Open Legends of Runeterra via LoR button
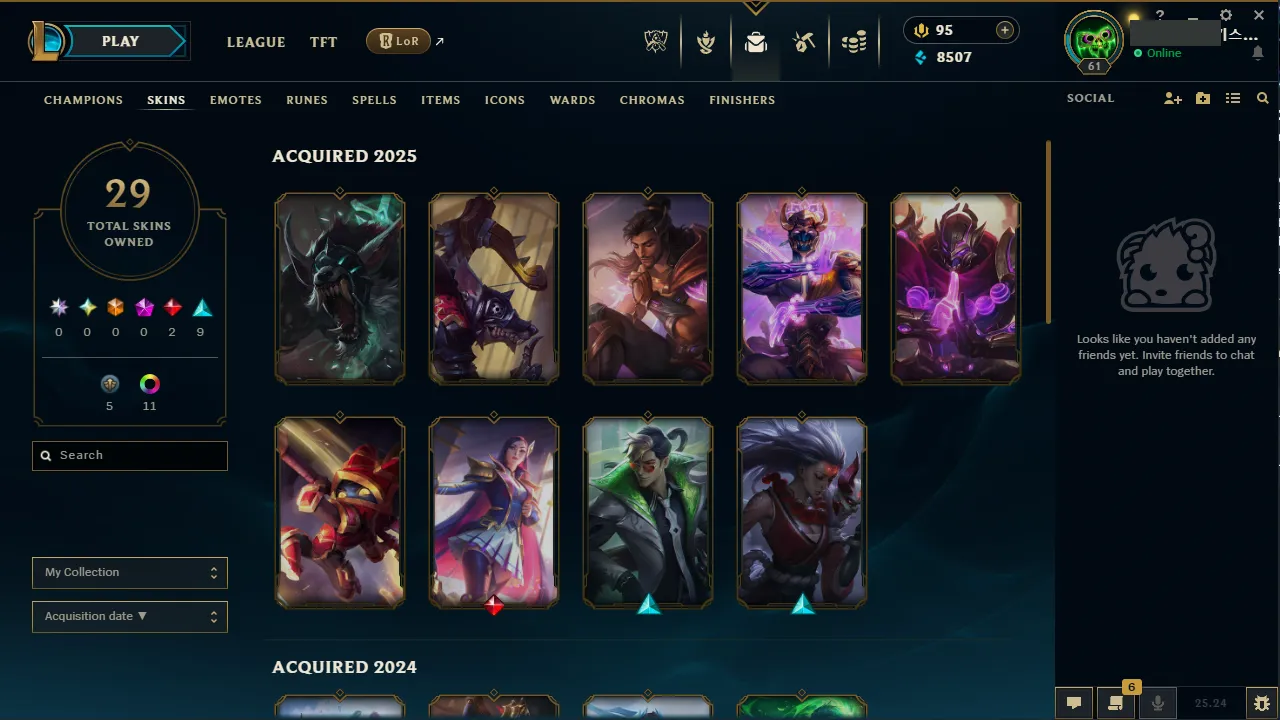 (x=398, y=41)
